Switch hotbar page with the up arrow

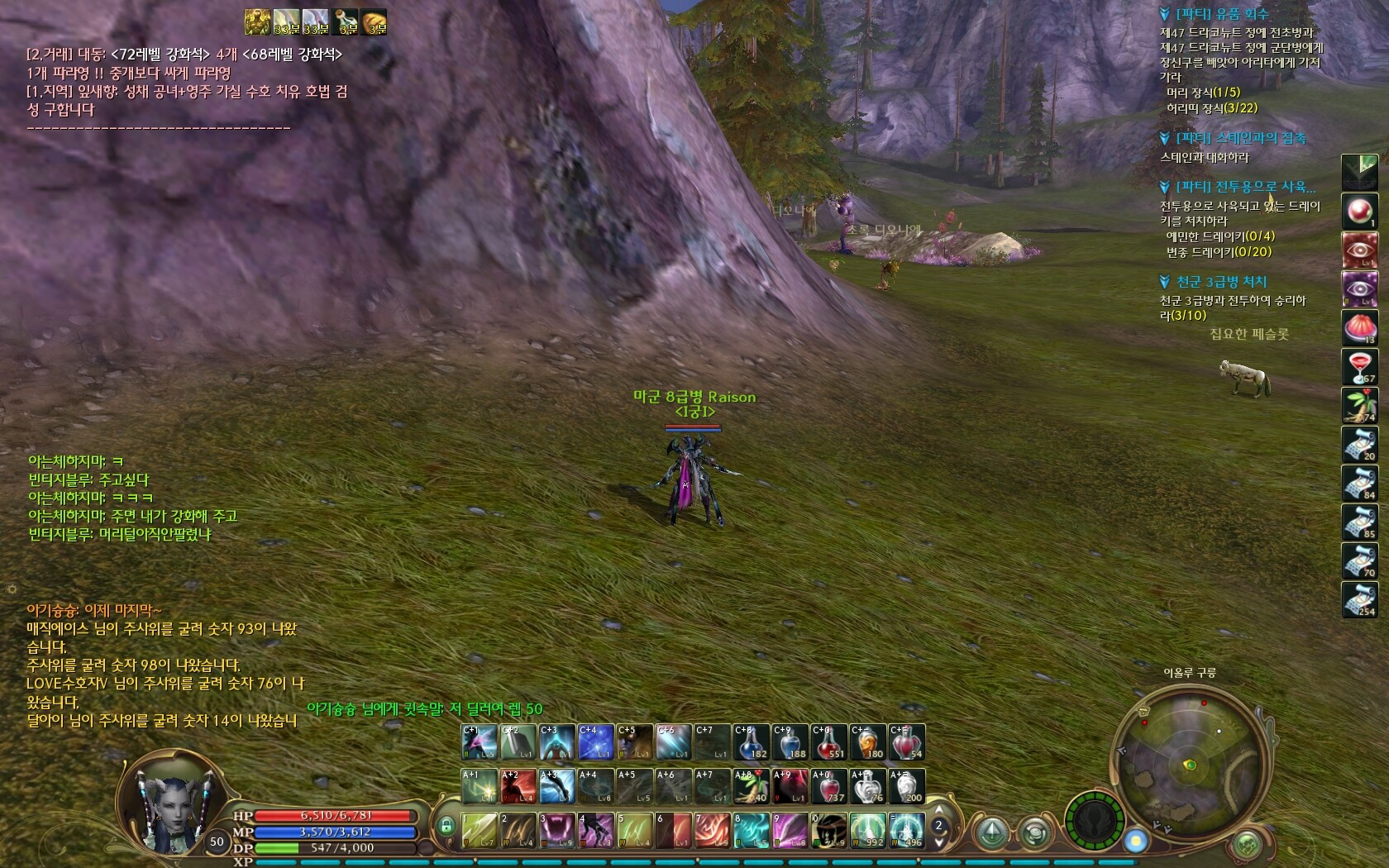(938, 810)
